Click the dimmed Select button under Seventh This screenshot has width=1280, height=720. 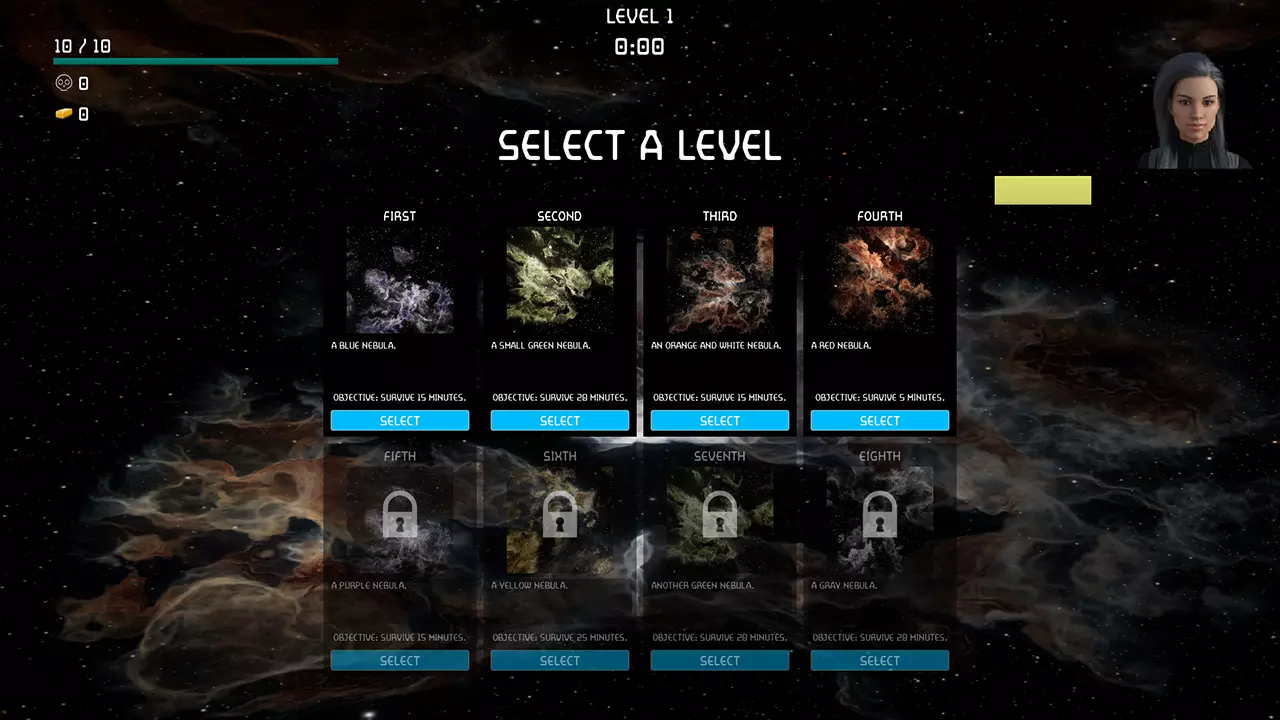[720, 660]
